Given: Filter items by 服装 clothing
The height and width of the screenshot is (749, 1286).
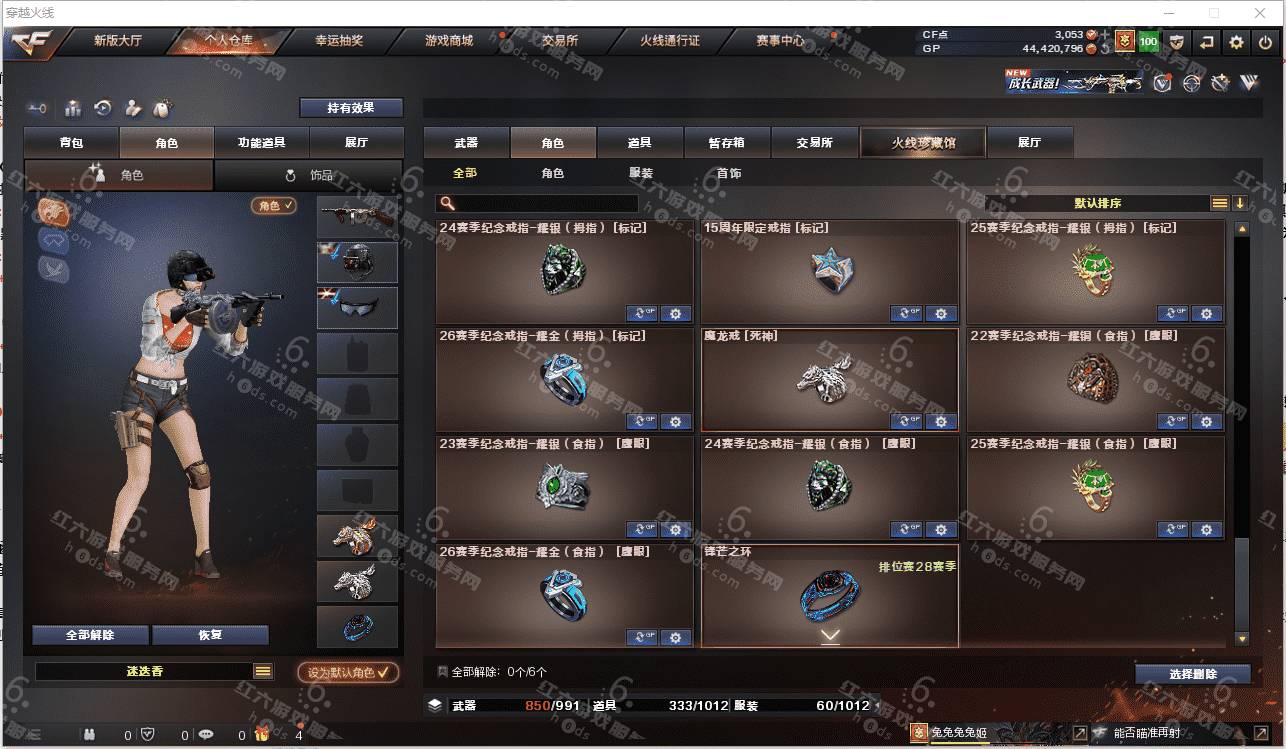Looking at the screenshot, I should 641,173.
